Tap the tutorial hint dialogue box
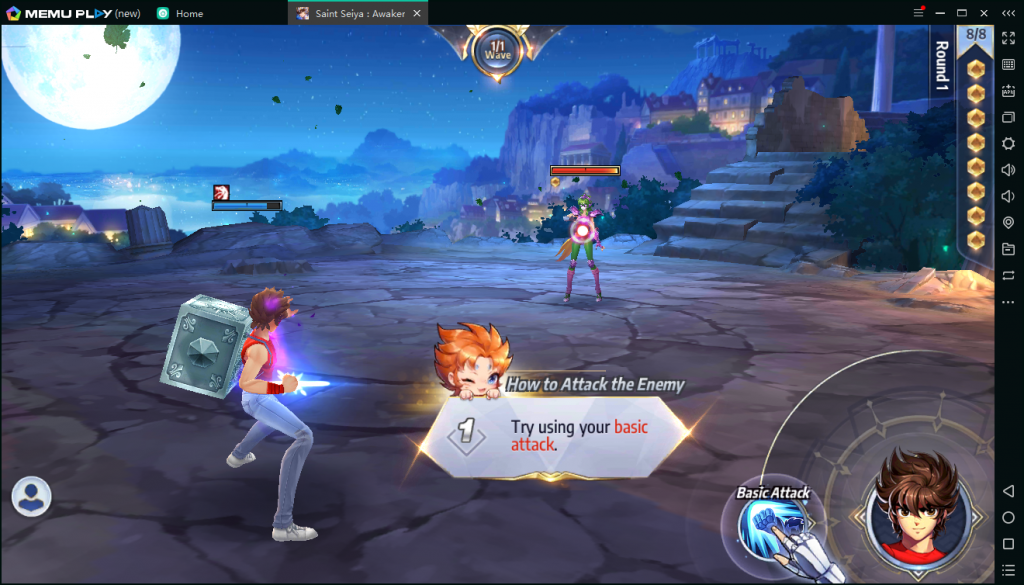 coord(555,435)
